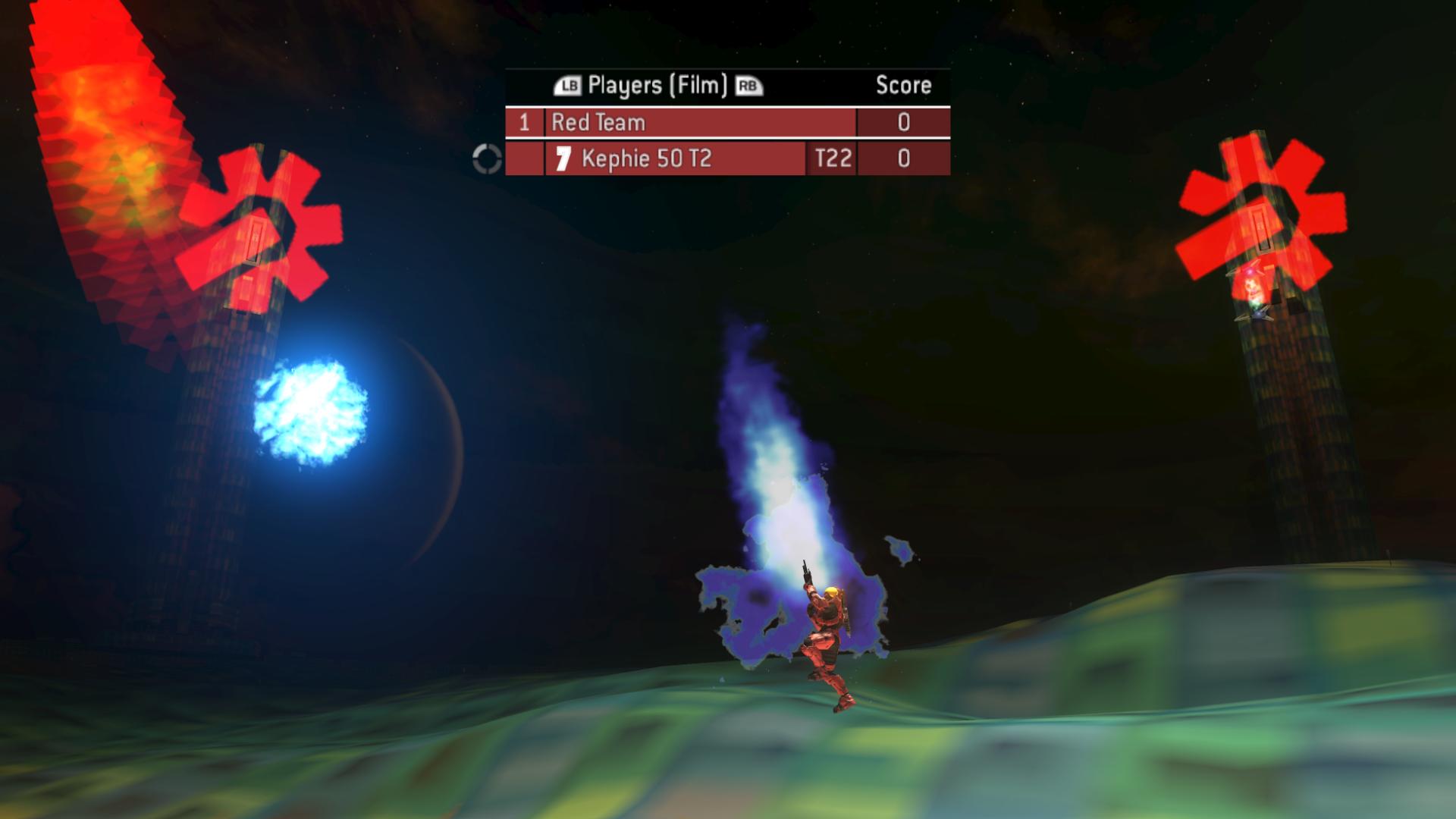Click the Players (Film) scoreboard header
Screen dimensions: 1456x819
(x=657, y=86)
